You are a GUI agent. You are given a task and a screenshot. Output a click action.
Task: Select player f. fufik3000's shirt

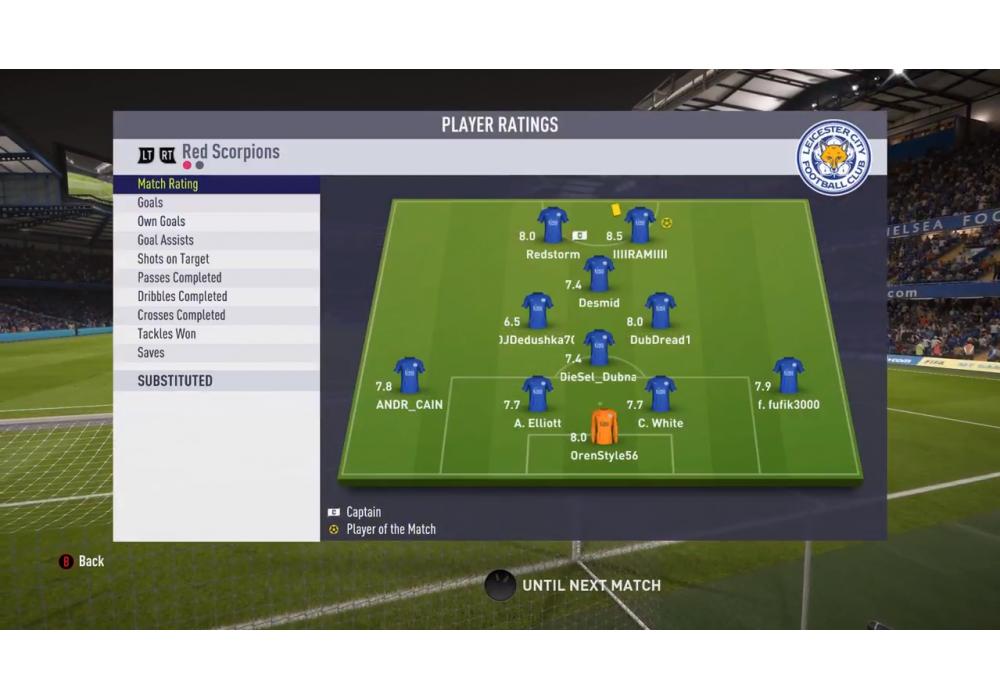click(788, 375)
